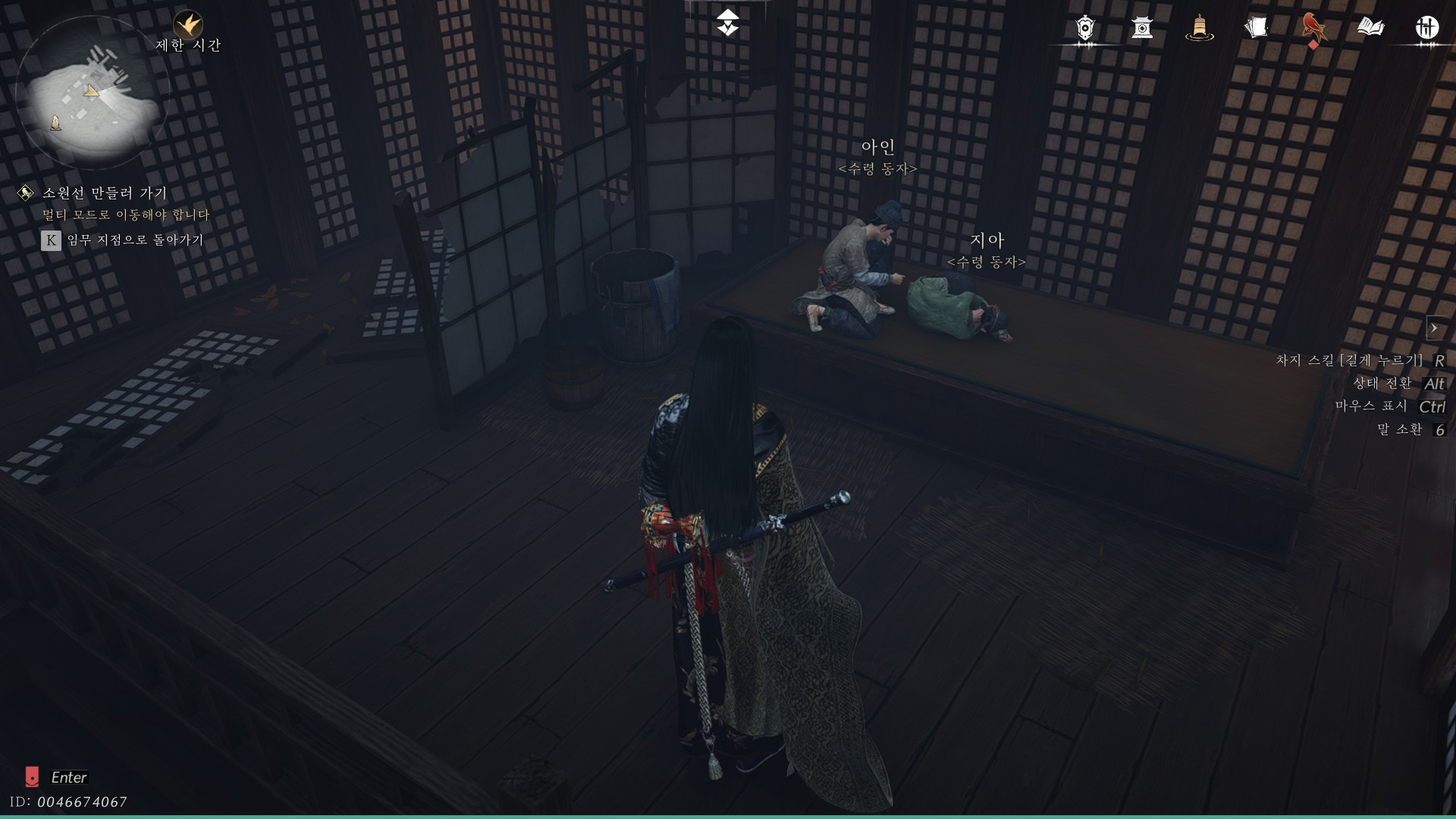Open the round crossed-swords menu icon
1456x819 pixels.
1427,28
